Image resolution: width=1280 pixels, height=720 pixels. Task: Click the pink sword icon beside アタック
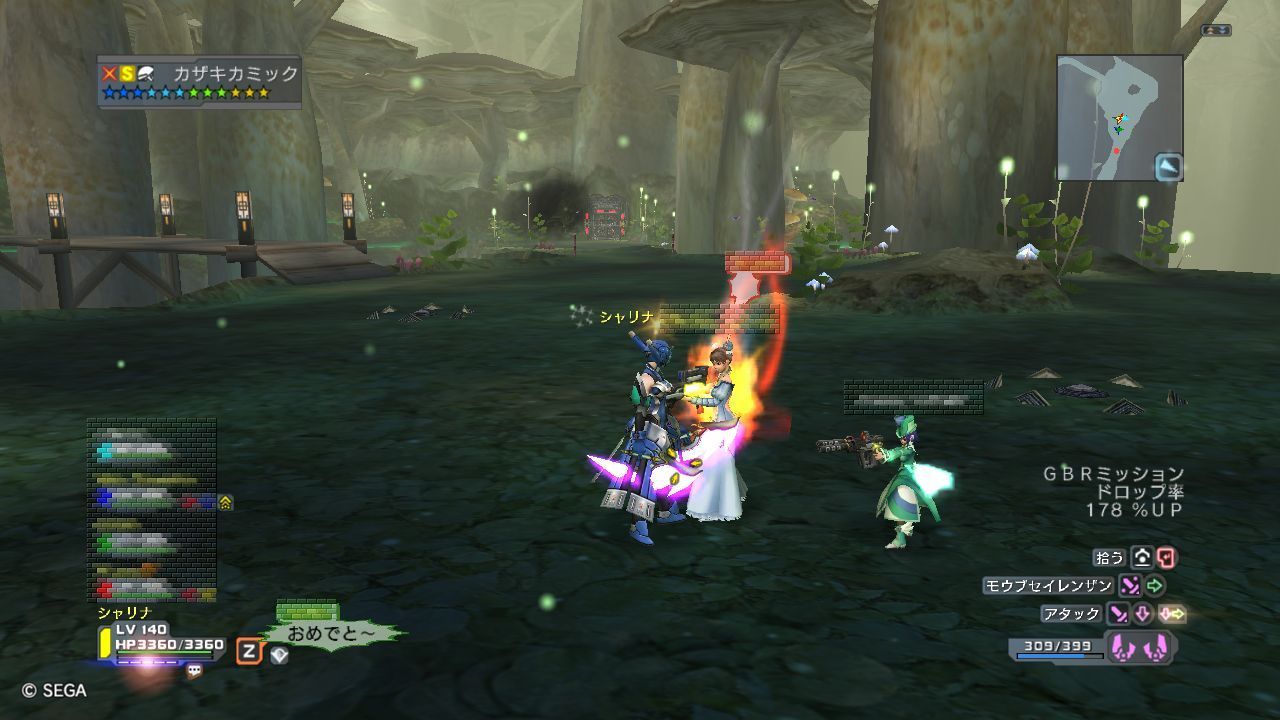tap(1118, 613)
